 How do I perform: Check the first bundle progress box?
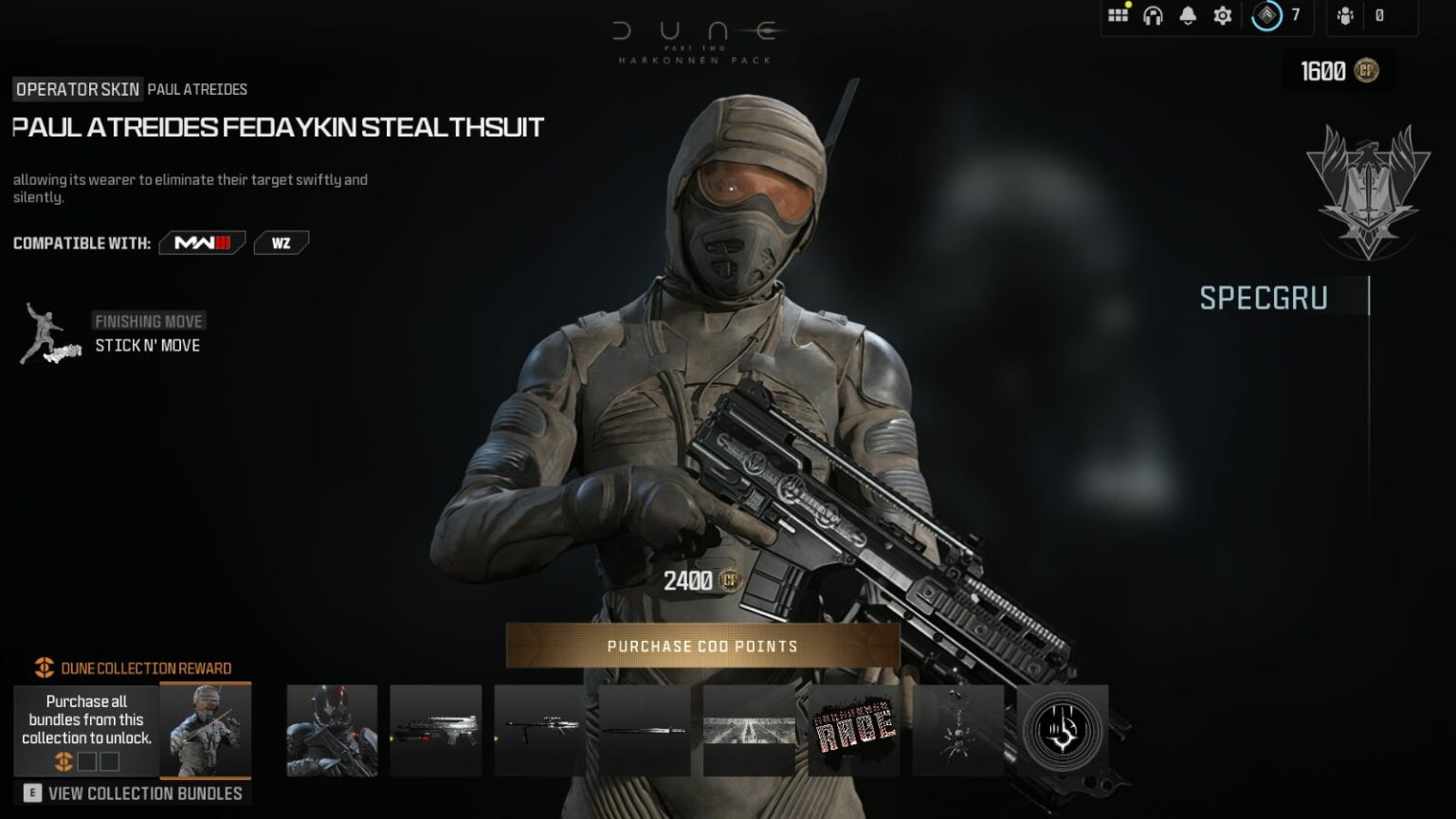86,759
